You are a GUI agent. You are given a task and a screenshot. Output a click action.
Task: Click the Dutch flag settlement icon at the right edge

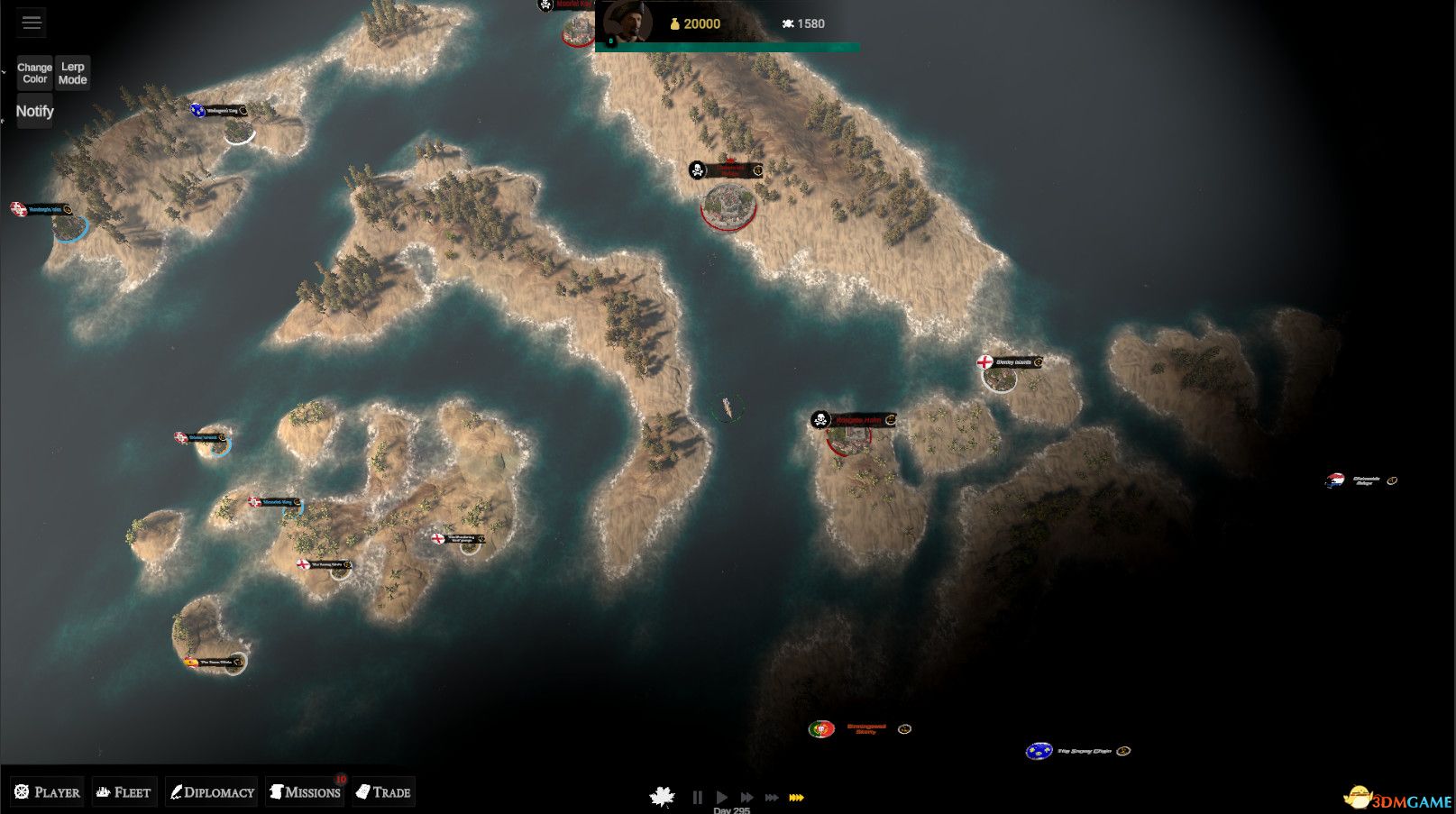[1335, 479]
